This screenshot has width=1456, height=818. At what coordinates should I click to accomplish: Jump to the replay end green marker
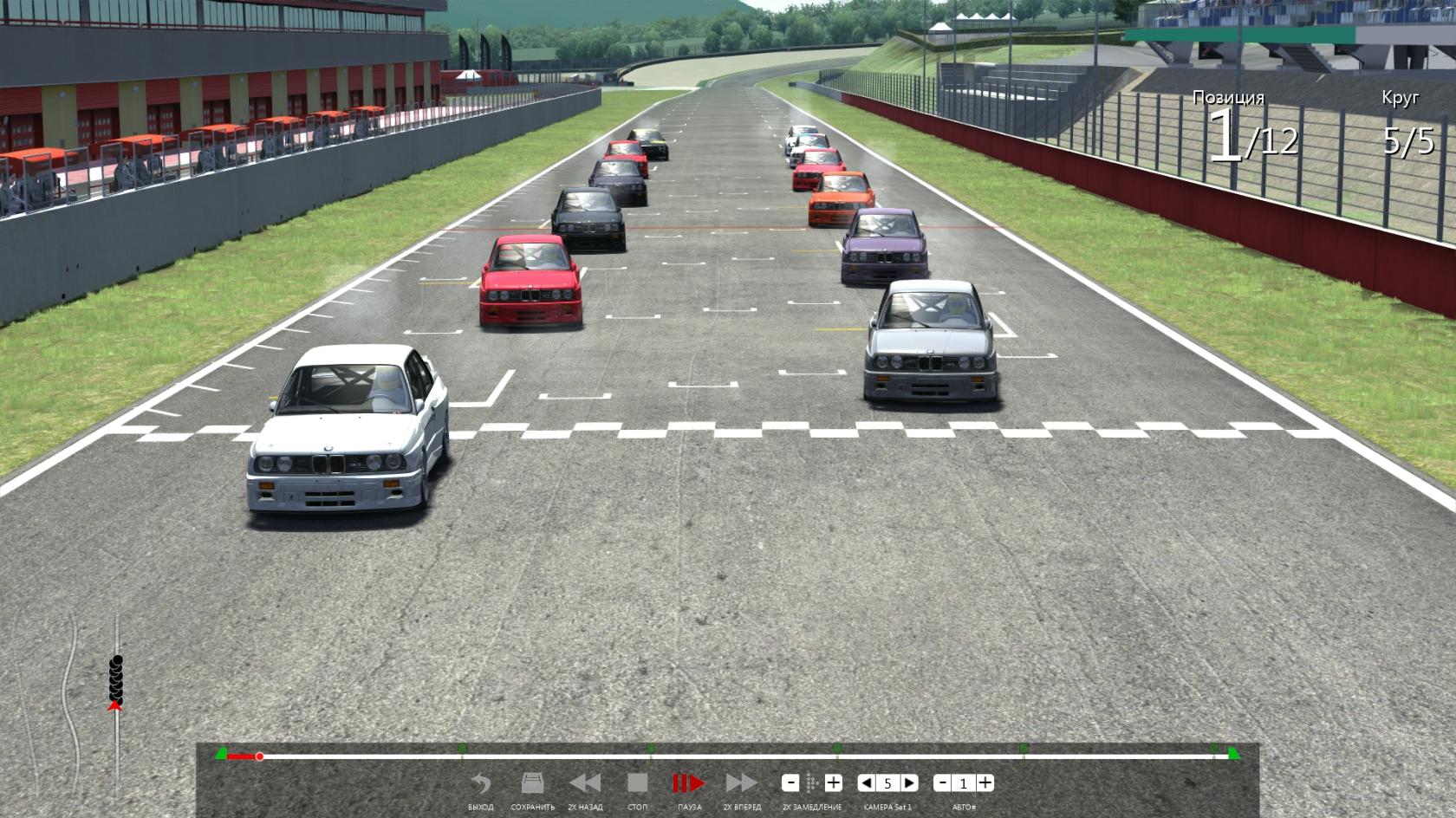pos(1233,755)
